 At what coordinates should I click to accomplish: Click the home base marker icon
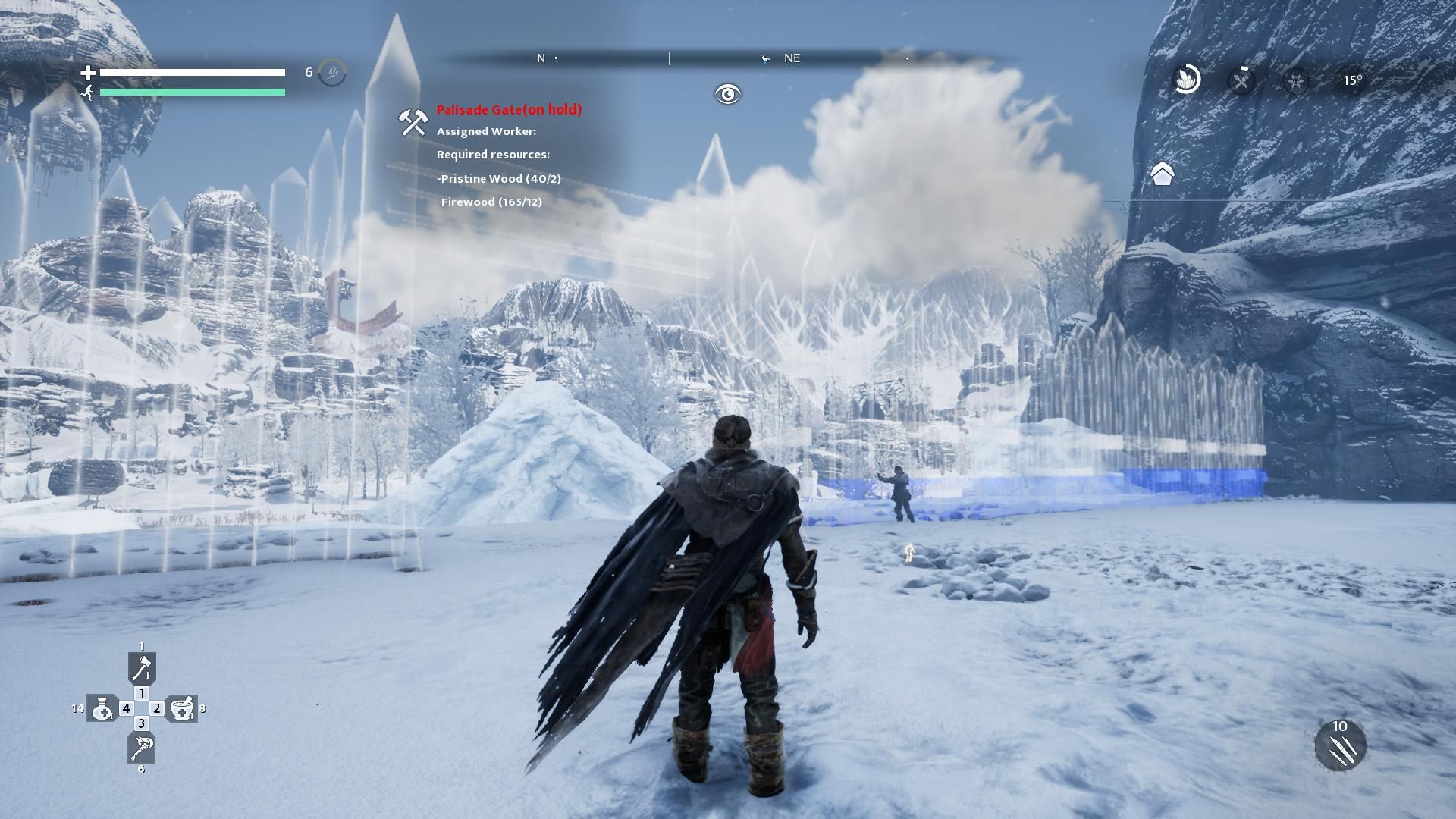coord(1162,174)
